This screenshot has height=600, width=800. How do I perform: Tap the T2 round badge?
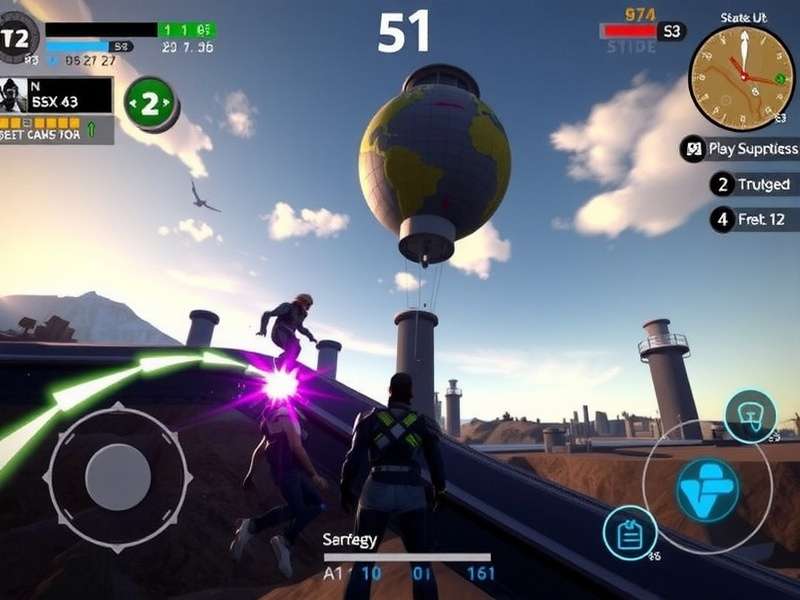pyautogui.click(x=17, y=39)
